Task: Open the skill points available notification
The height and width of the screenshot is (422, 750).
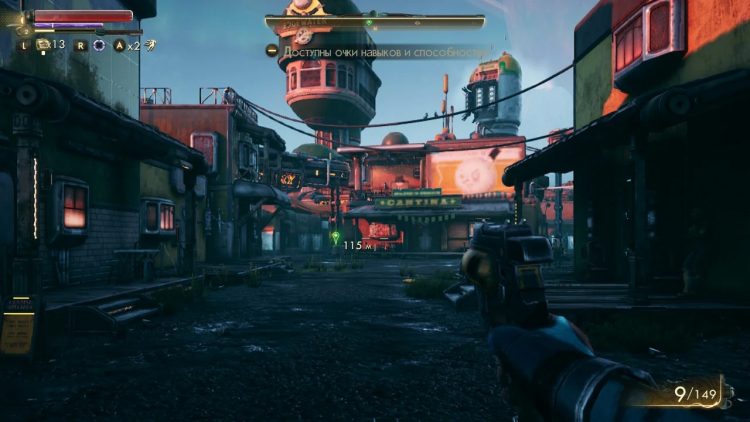Action: (x=378, y=50)
